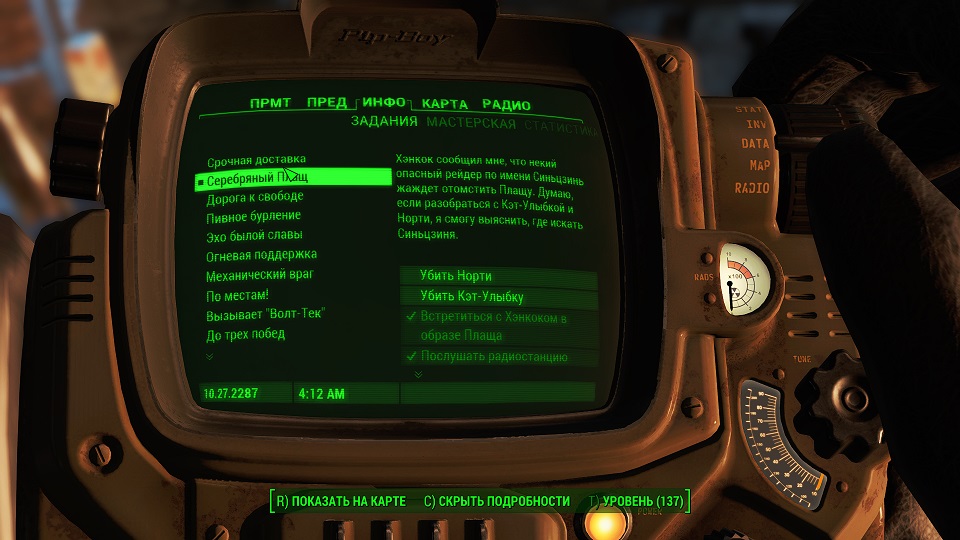Choose the Дорога к свободе quest

pos(254,198)
